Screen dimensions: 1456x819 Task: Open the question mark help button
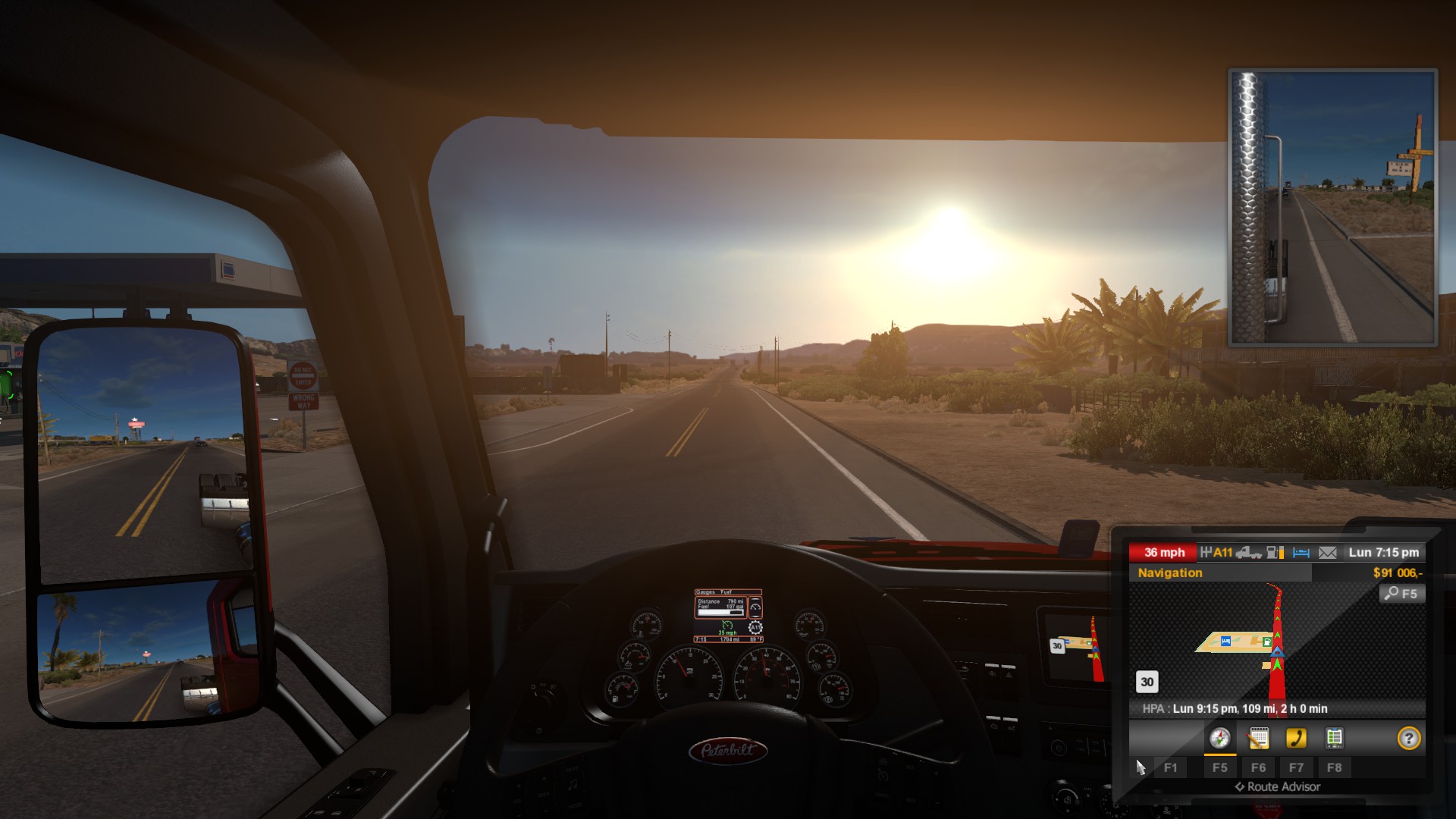point(1408,738)
